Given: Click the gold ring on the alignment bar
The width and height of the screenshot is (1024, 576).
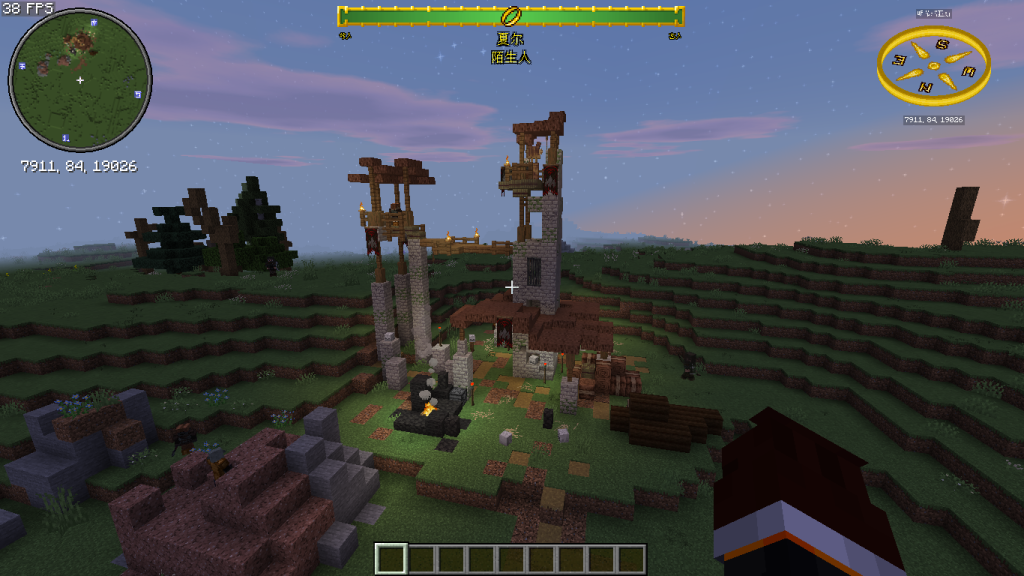Looking at the screenshot, I should click(511, 16).
